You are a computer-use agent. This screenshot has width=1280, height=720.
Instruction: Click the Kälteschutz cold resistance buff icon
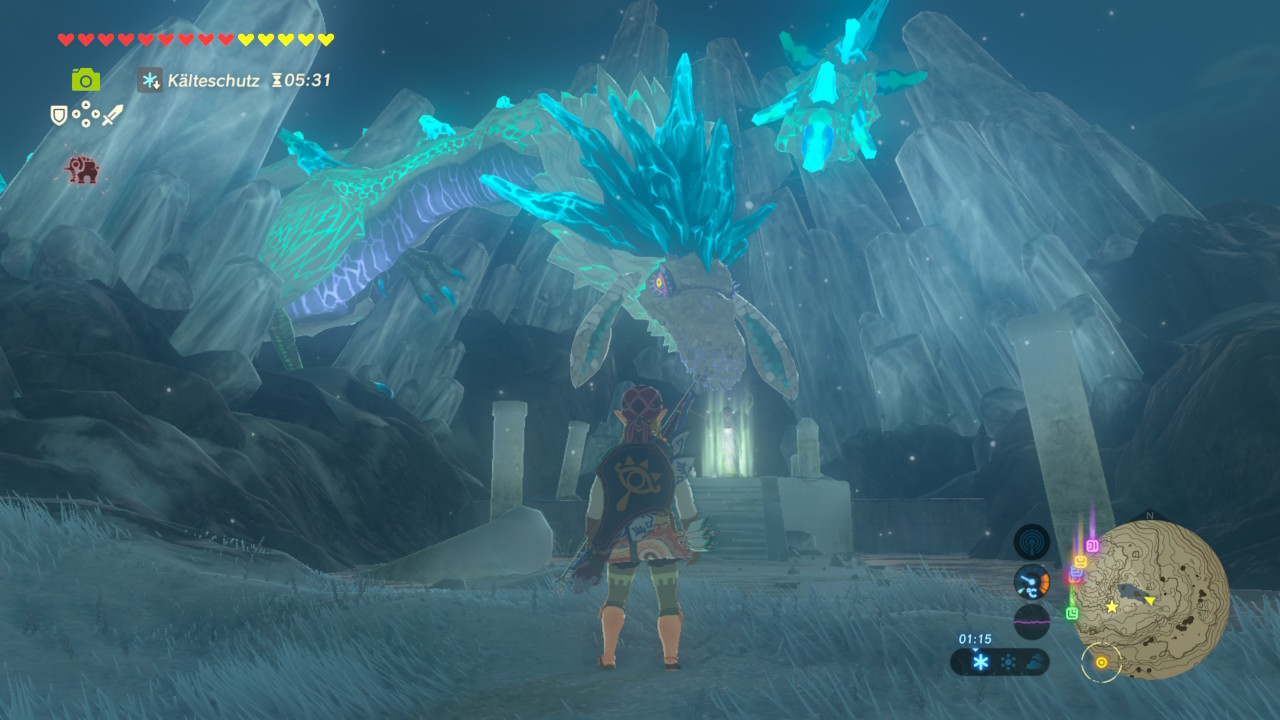tap(150, 80)
